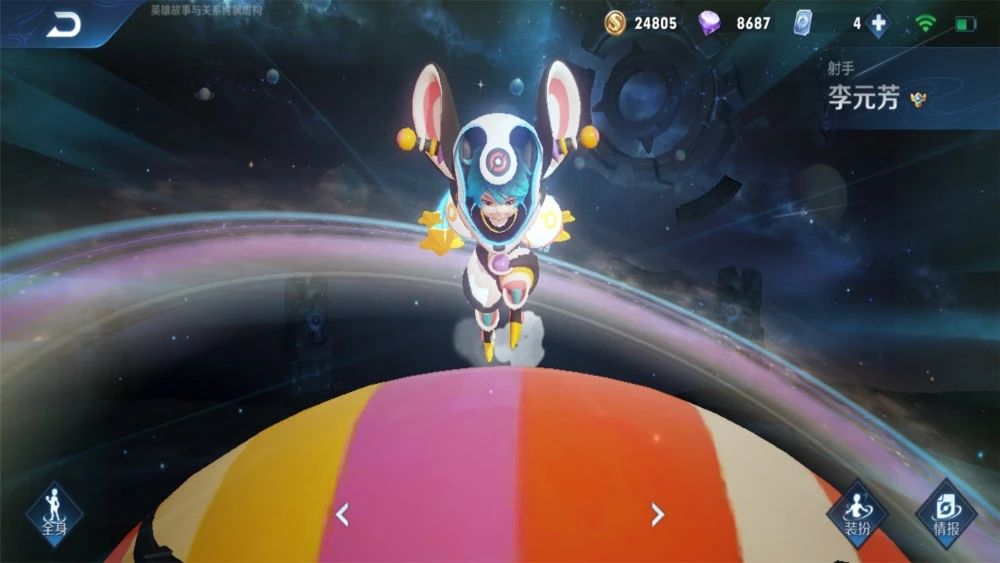Go back using the return arrow
Image resolution: width=1000 pixels, height=563 pixels.
pyautogui.click(x=64, y=25)
